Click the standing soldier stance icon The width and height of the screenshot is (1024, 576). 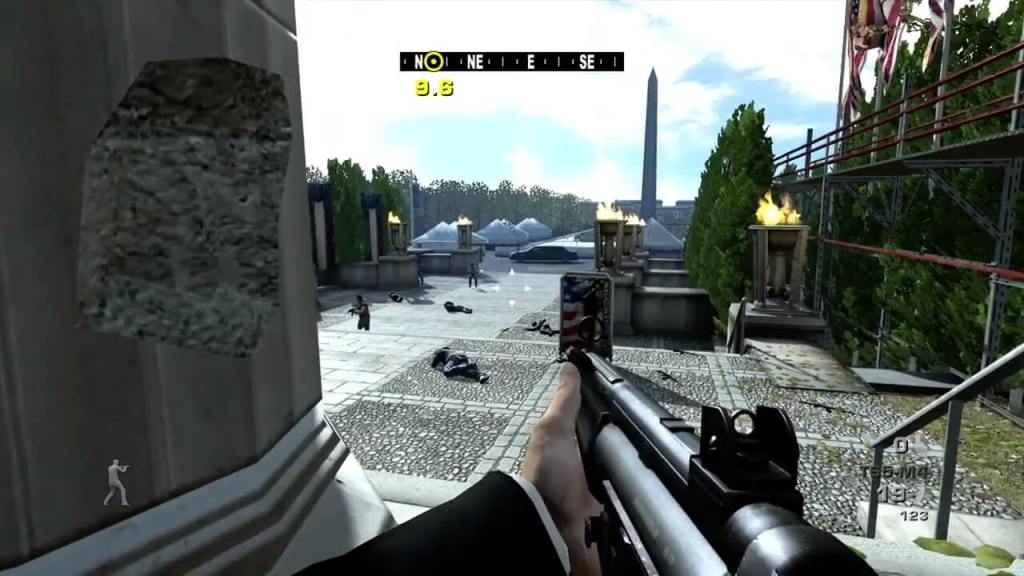tap(117, 482)
